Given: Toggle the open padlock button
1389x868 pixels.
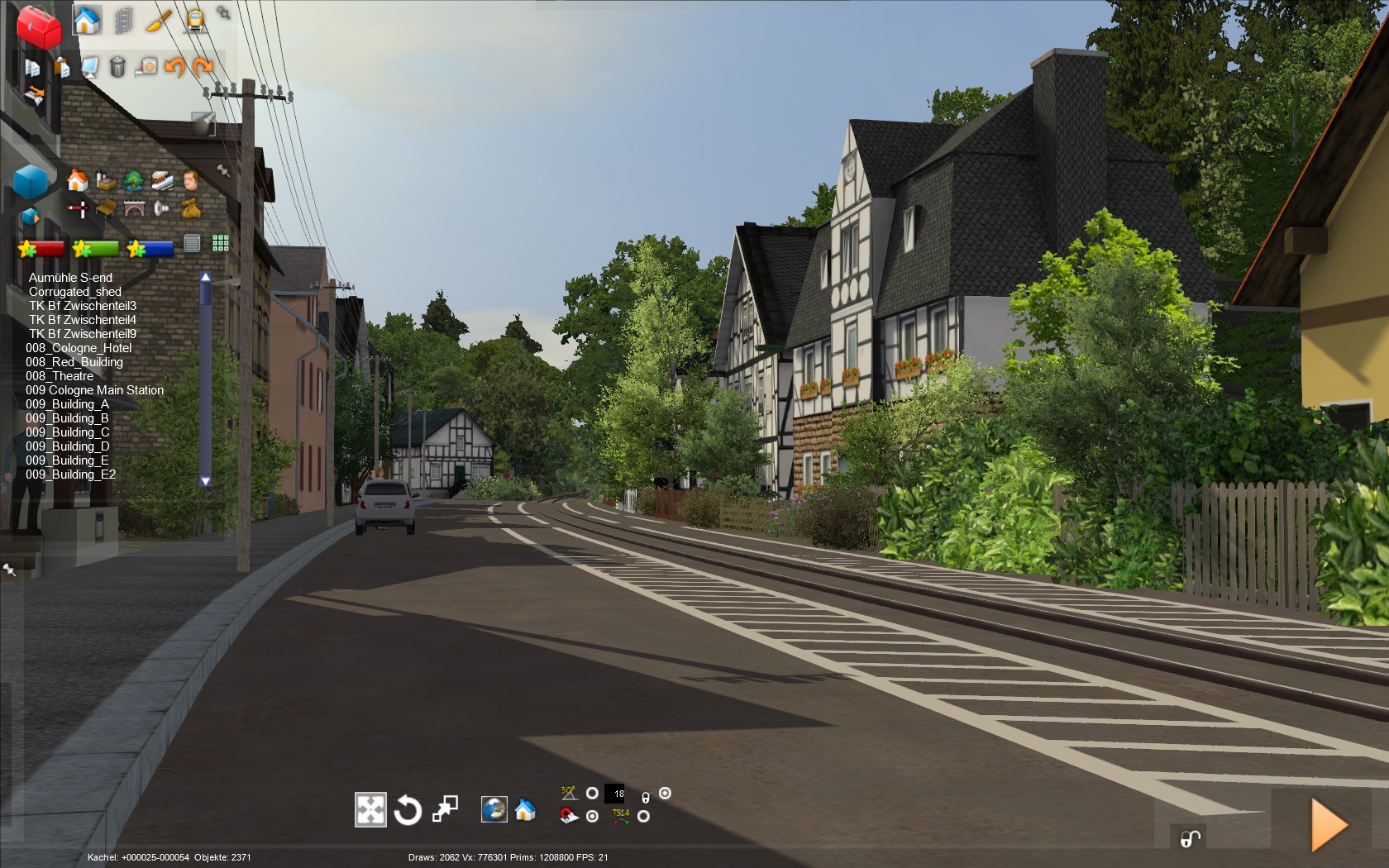Looking at the screenshot, I should coord(1190,839).
